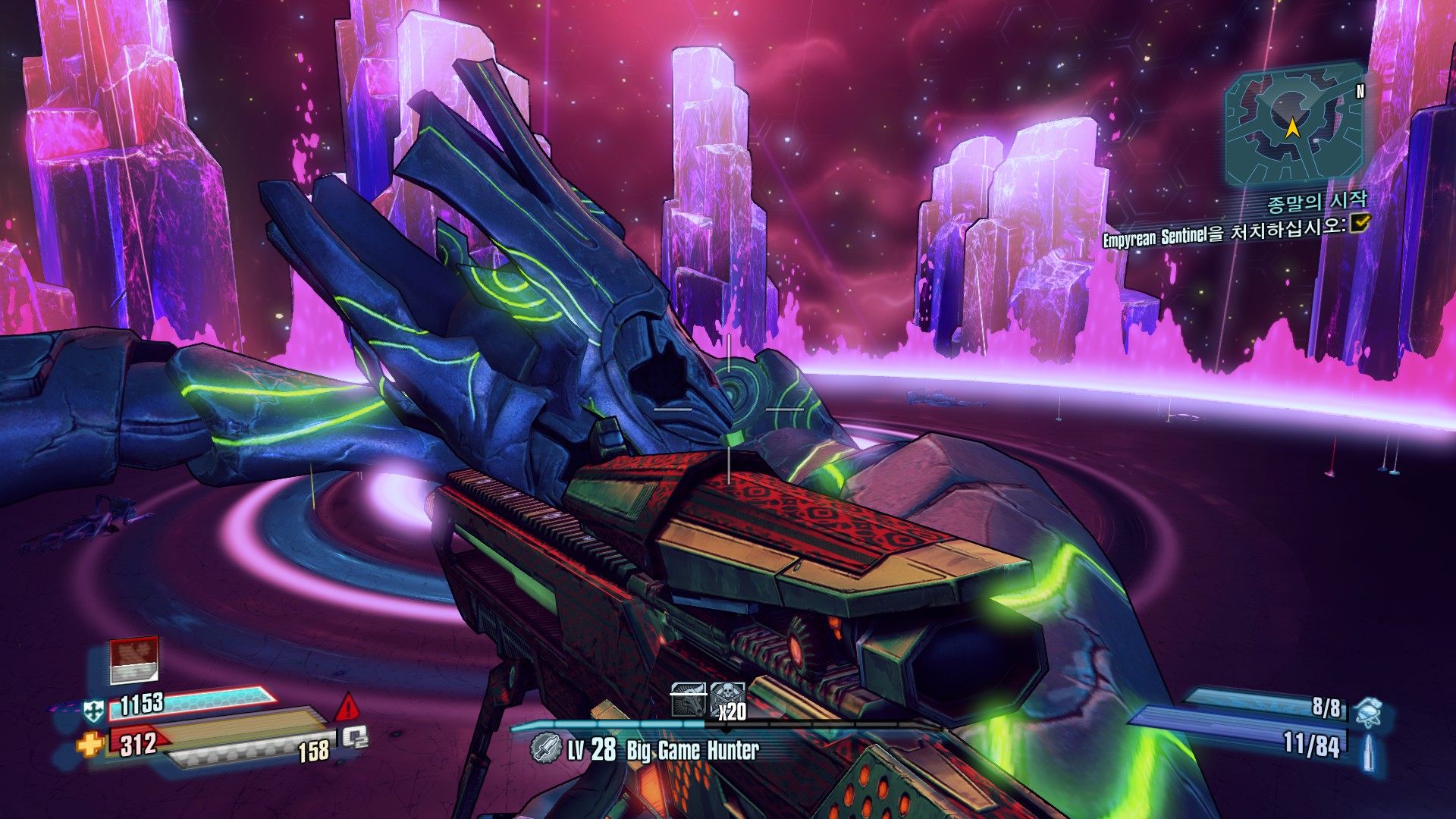Click the red action skill cooldown icon
Viewport: 1456px width, 819px height.
coord(134,660)
